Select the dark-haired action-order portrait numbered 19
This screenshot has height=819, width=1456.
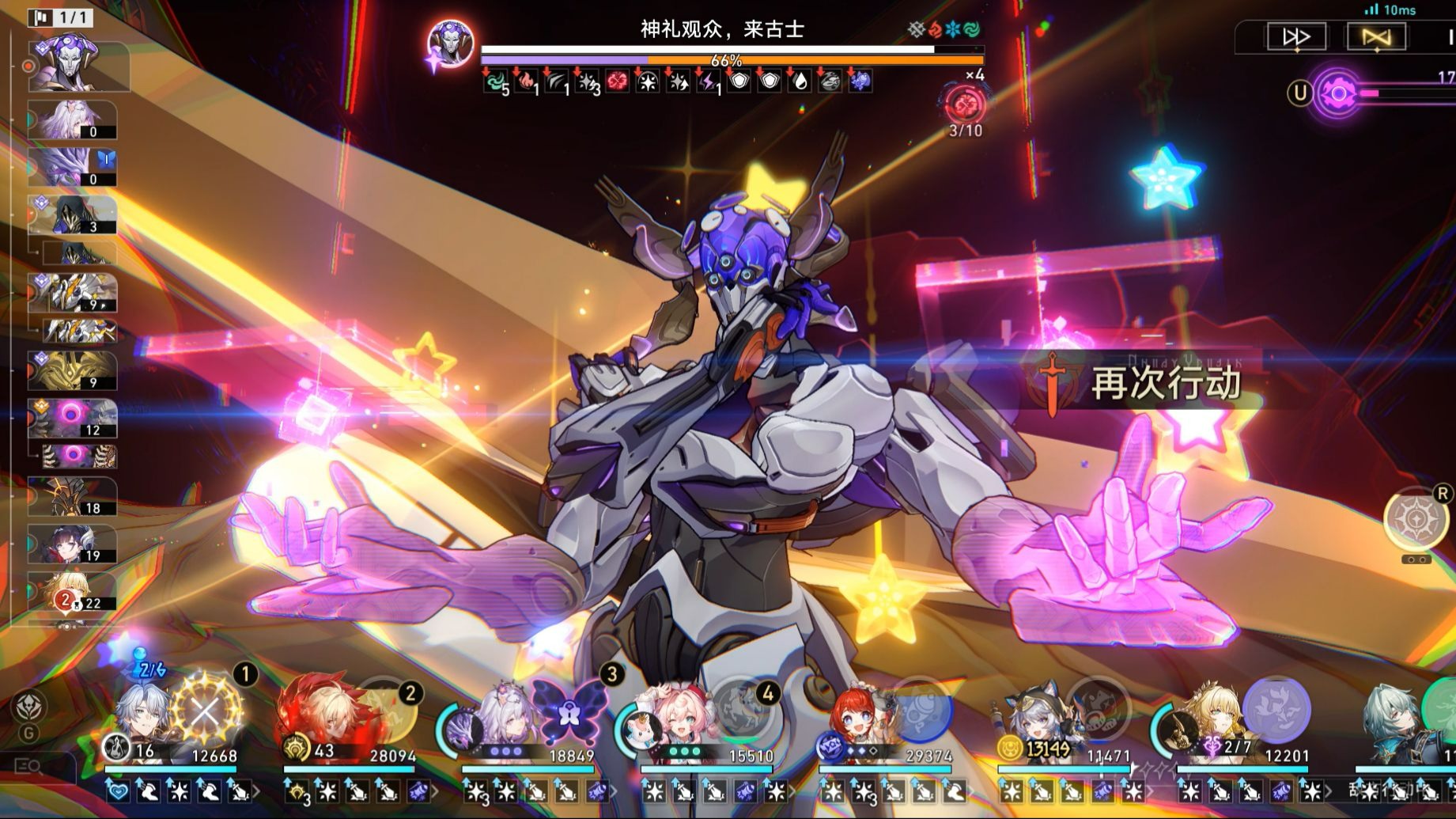point(73,544)
